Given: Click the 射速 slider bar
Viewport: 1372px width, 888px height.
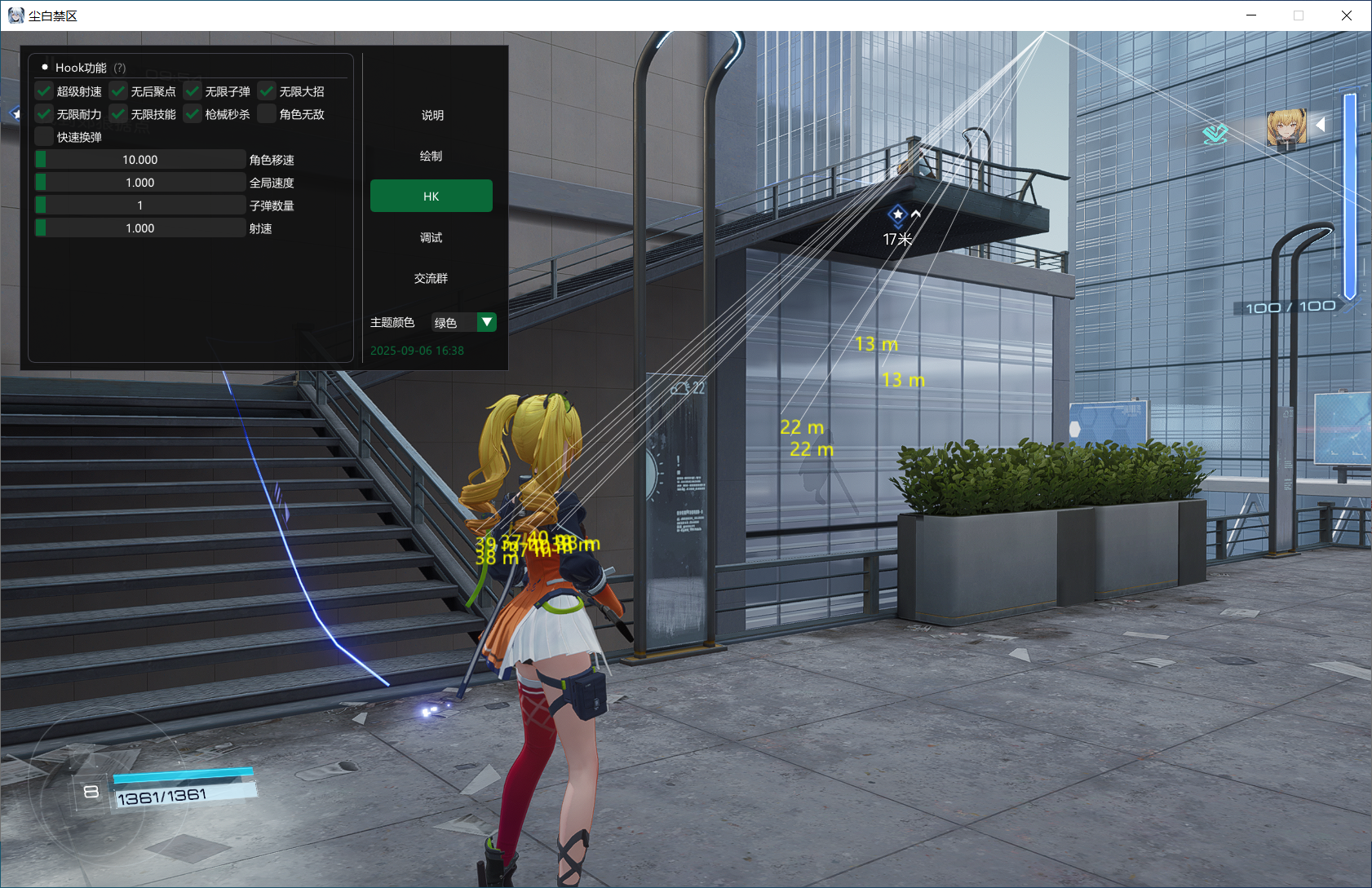Looking at the screenshot, I should (140, 228).
